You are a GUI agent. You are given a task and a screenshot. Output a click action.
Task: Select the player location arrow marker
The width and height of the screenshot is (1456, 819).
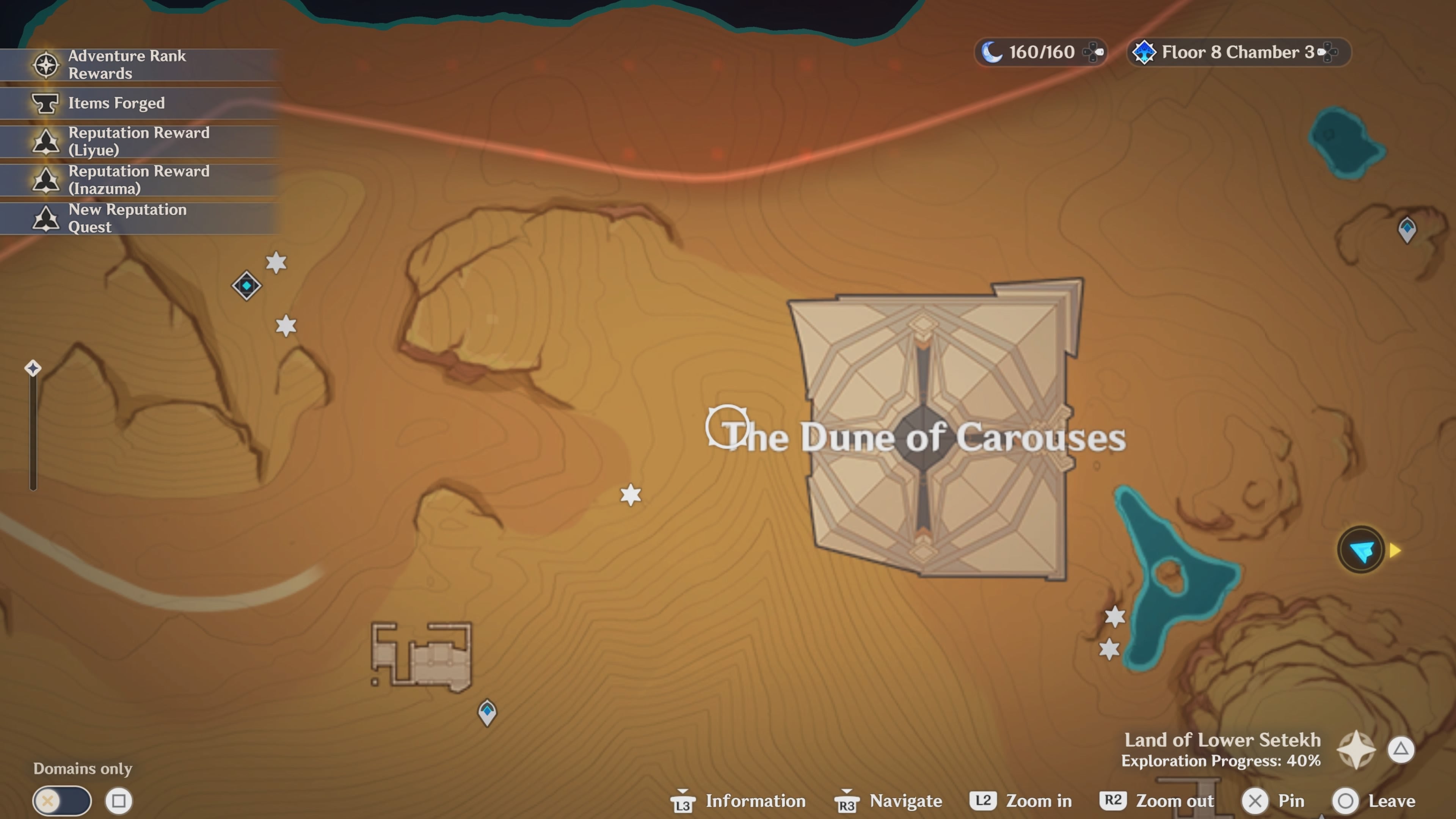click(x=1362, y=549)
